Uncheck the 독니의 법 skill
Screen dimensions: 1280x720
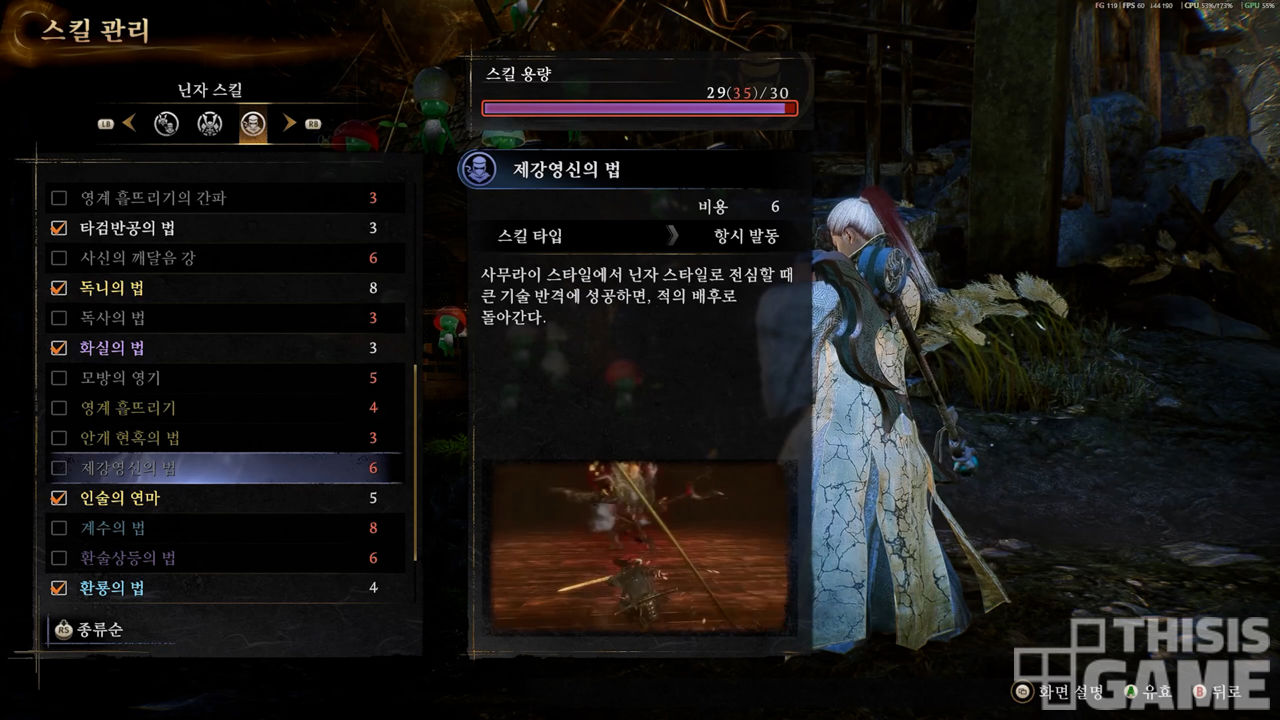click(x=59, y=288)
